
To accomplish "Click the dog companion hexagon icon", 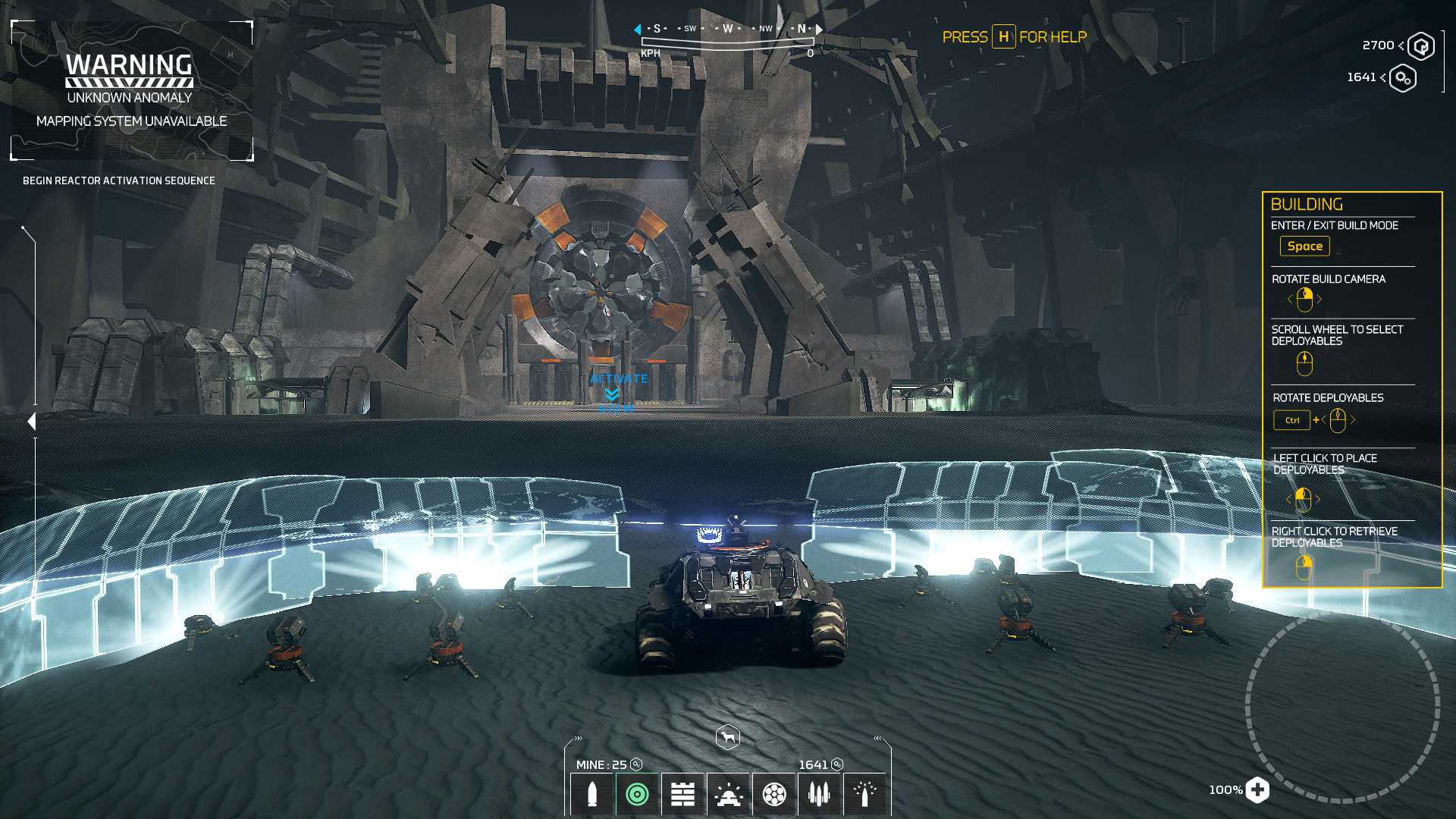I will click(x=727, y=737).
